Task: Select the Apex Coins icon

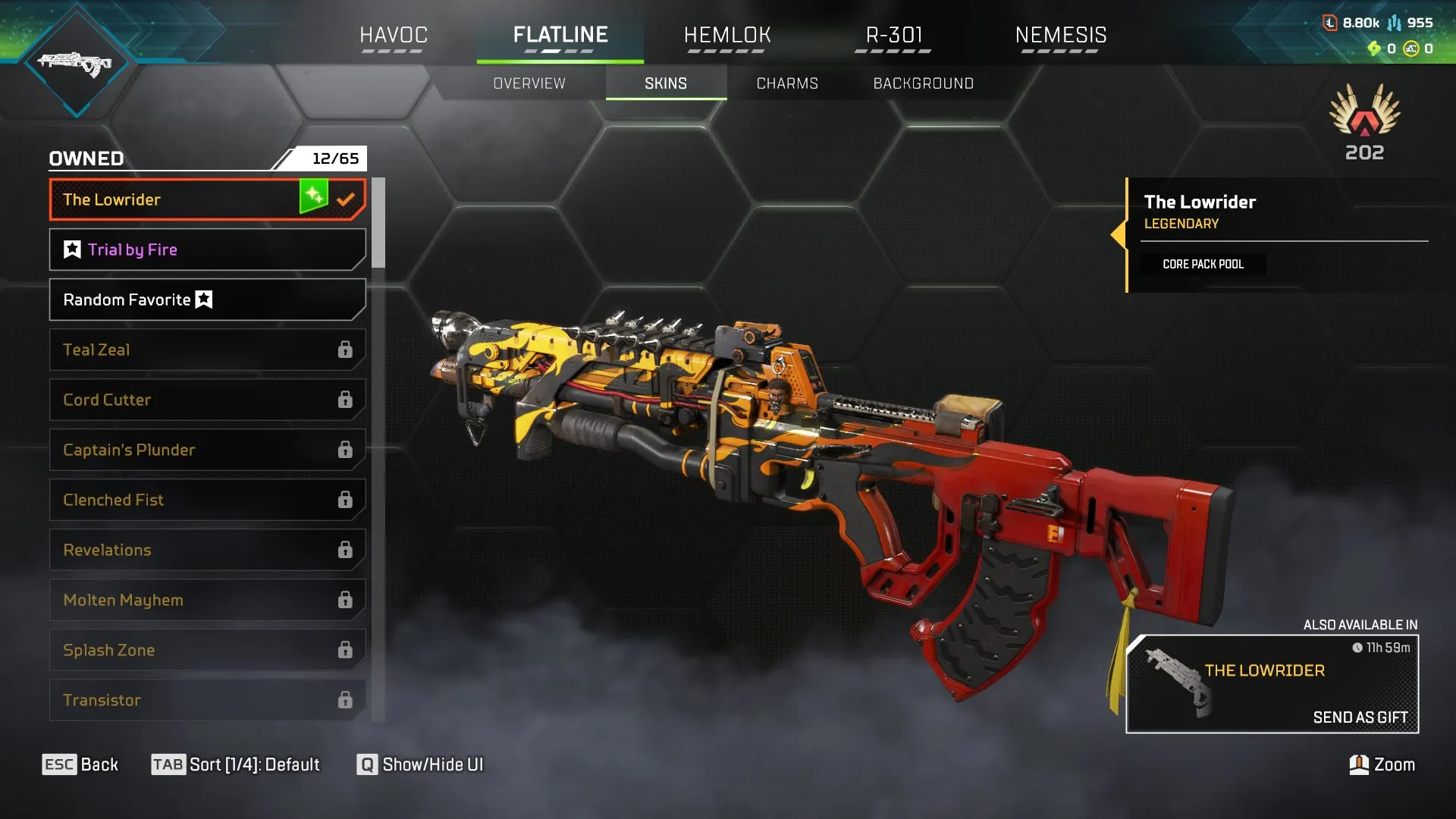Action: pos(1411,49)
